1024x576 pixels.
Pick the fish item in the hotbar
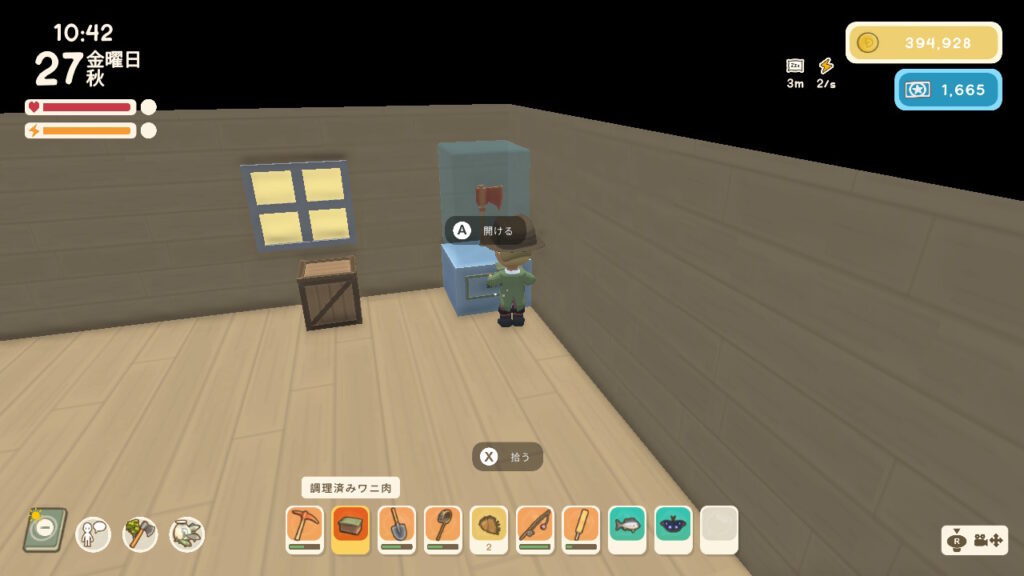click(627, 528)
